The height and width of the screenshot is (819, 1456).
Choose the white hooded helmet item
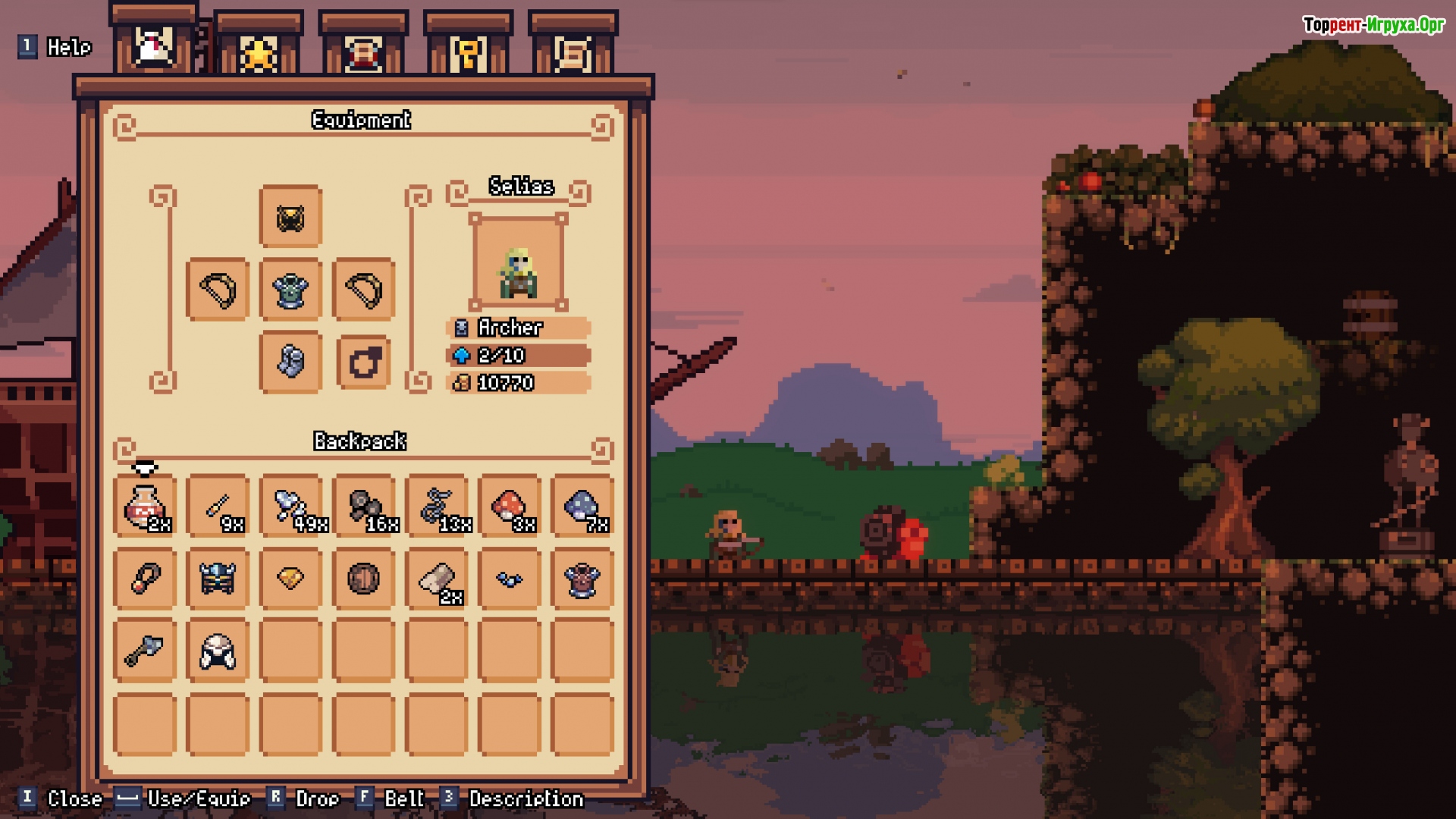pyautogui.click(x=218, y=651)
